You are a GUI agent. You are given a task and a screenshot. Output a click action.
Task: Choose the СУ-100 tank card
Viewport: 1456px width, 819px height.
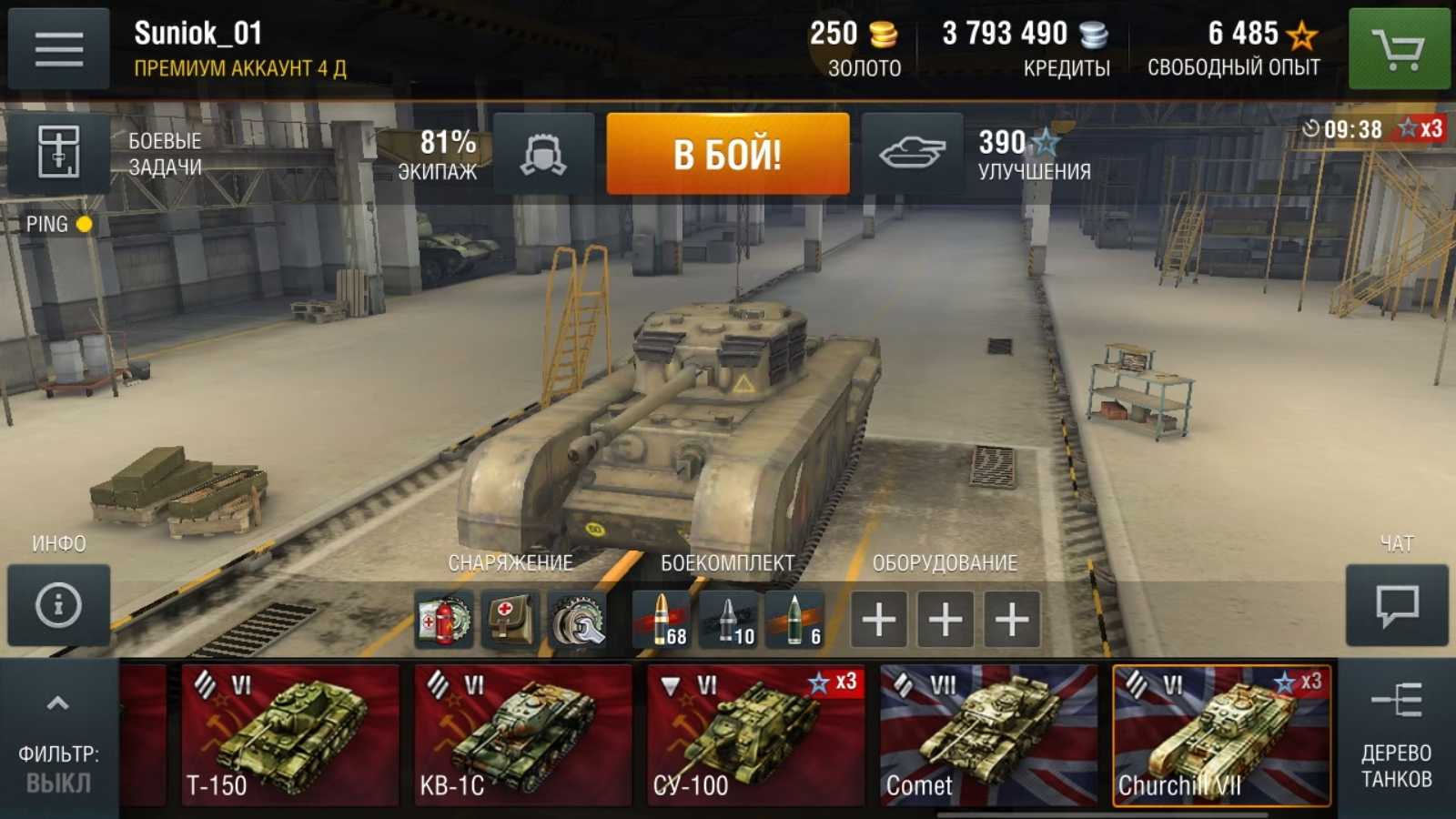(x=755, y=735)
